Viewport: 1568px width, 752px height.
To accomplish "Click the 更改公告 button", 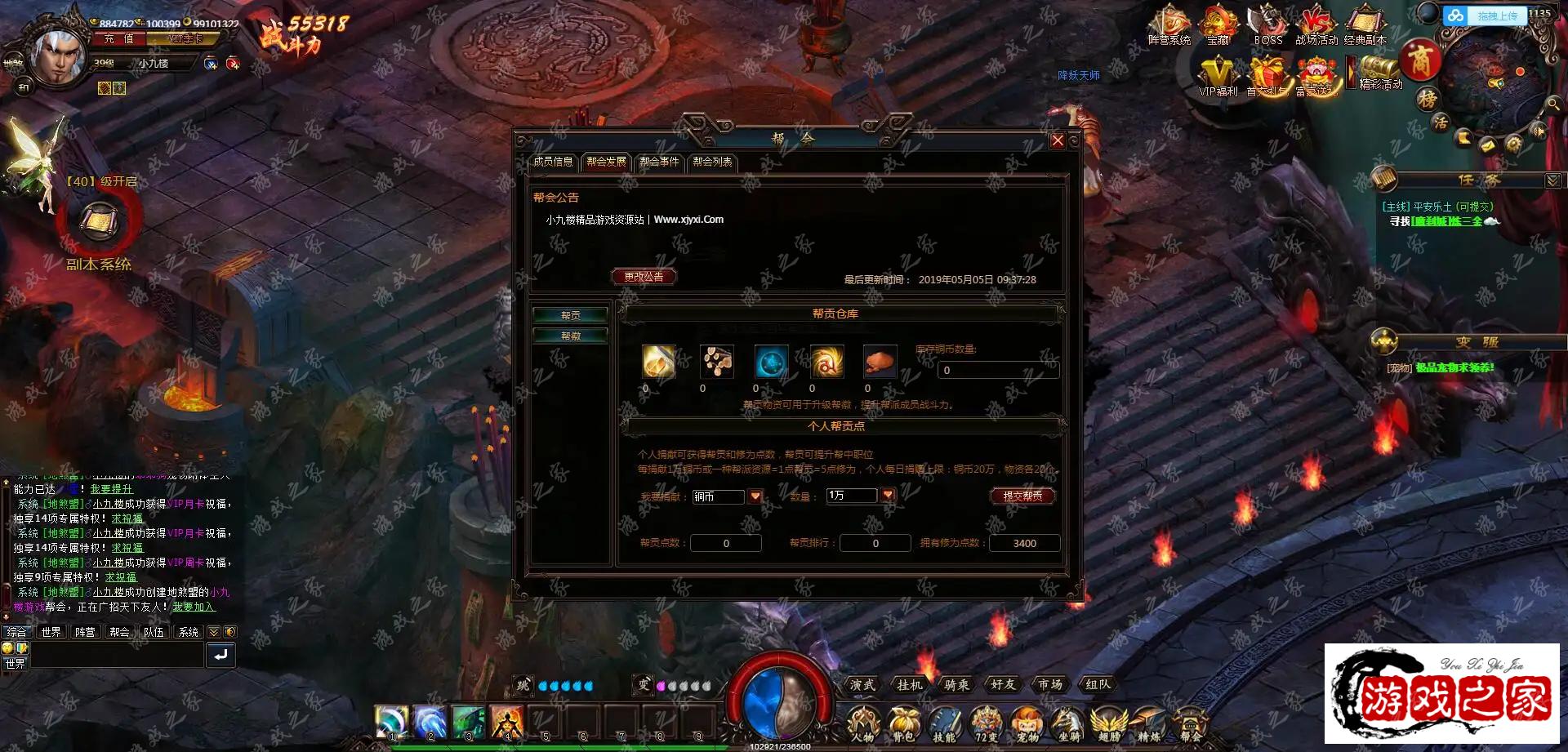I will point(644,277).
